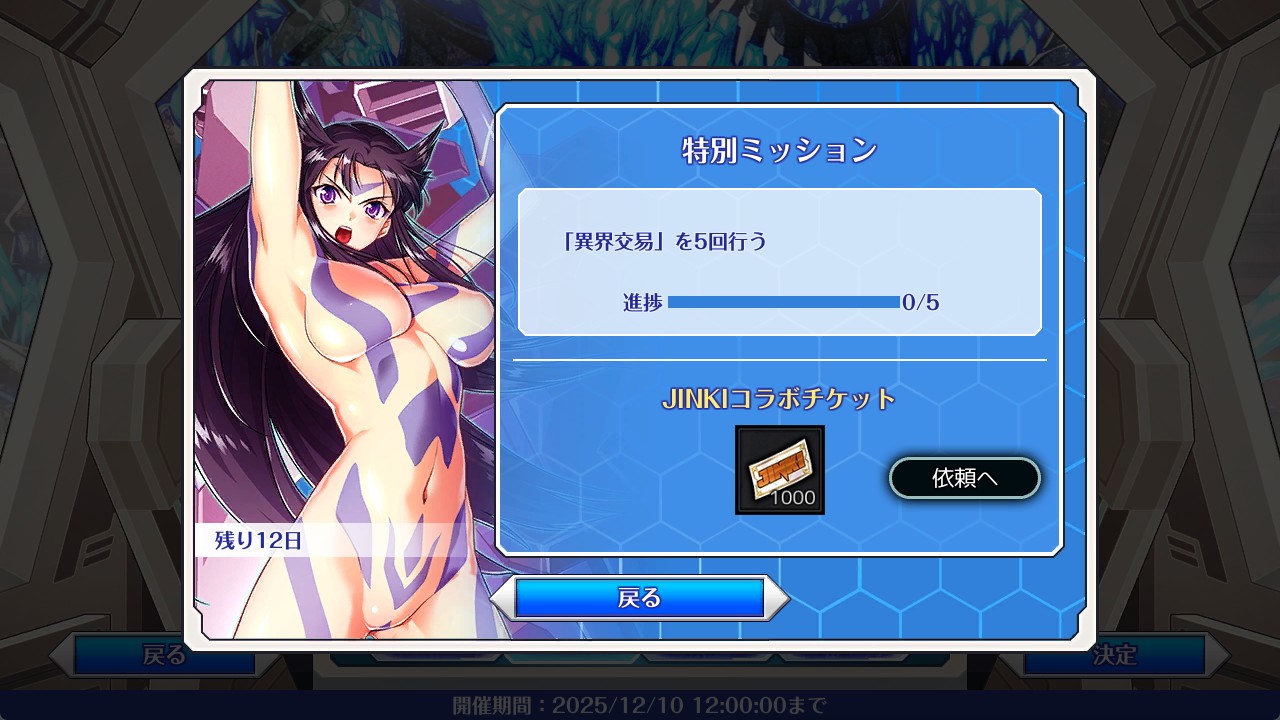
Task: Click the dimmed 戻る button behind the dialog
Action: [165, 656]
